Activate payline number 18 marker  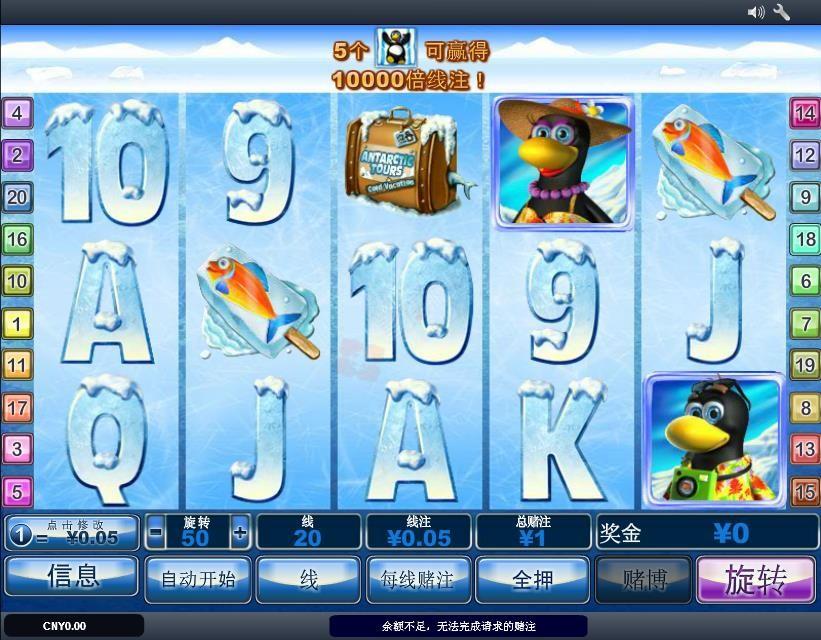click(x=804, y=239)
